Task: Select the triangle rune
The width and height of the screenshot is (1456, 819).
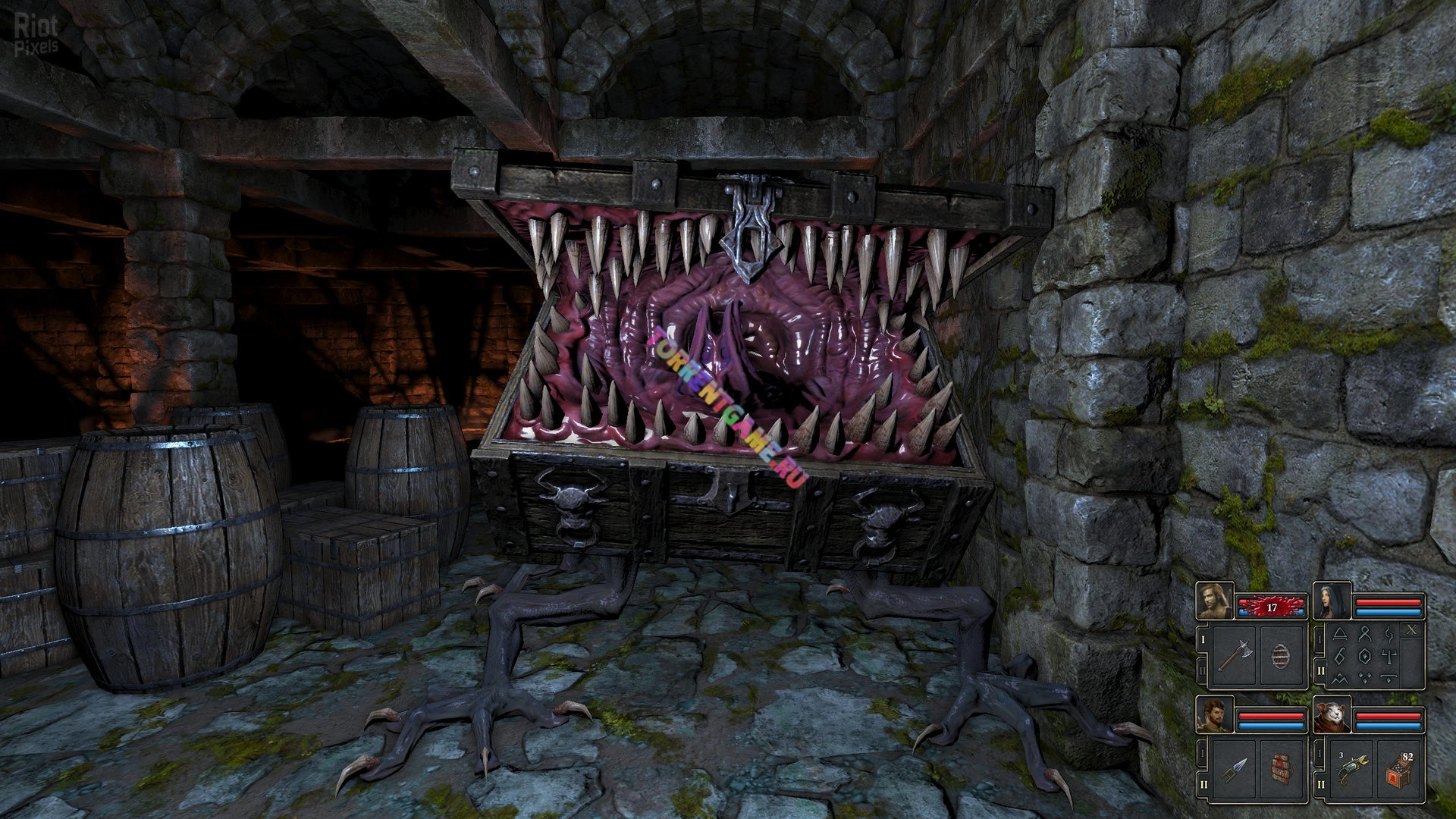Action: (1340, 633)
